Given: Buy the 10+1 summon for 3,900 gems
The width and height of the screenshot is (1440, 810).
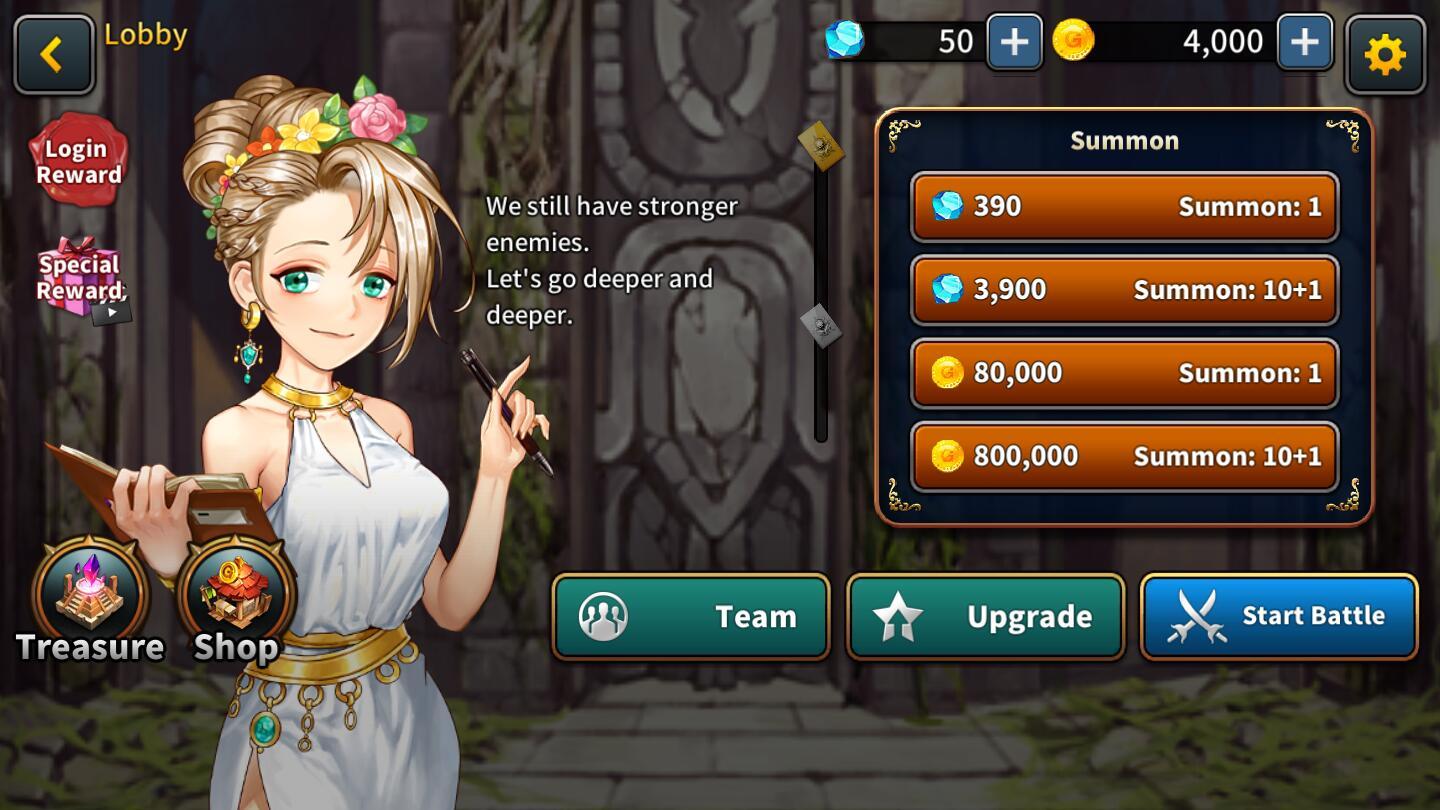Looking at the screenshot, I should tap(1124, 290).
